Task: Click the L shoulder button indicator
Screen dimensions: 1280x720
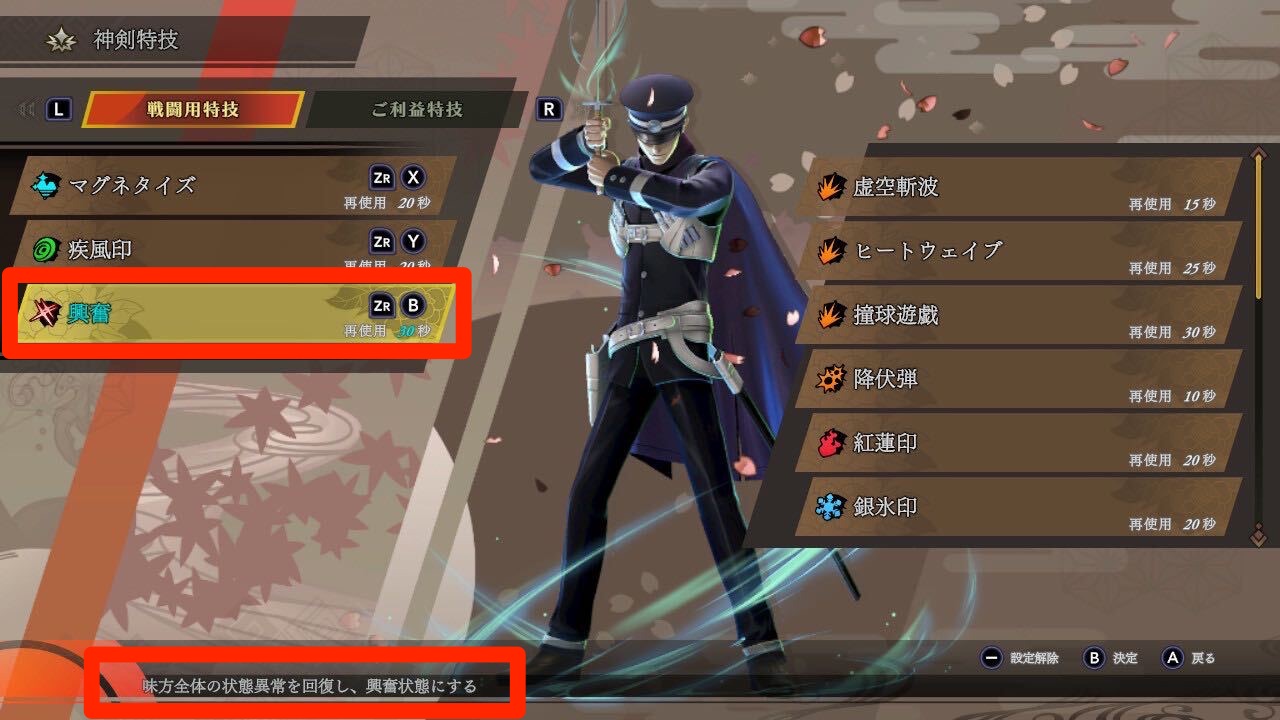Action: tap(58, 109)
